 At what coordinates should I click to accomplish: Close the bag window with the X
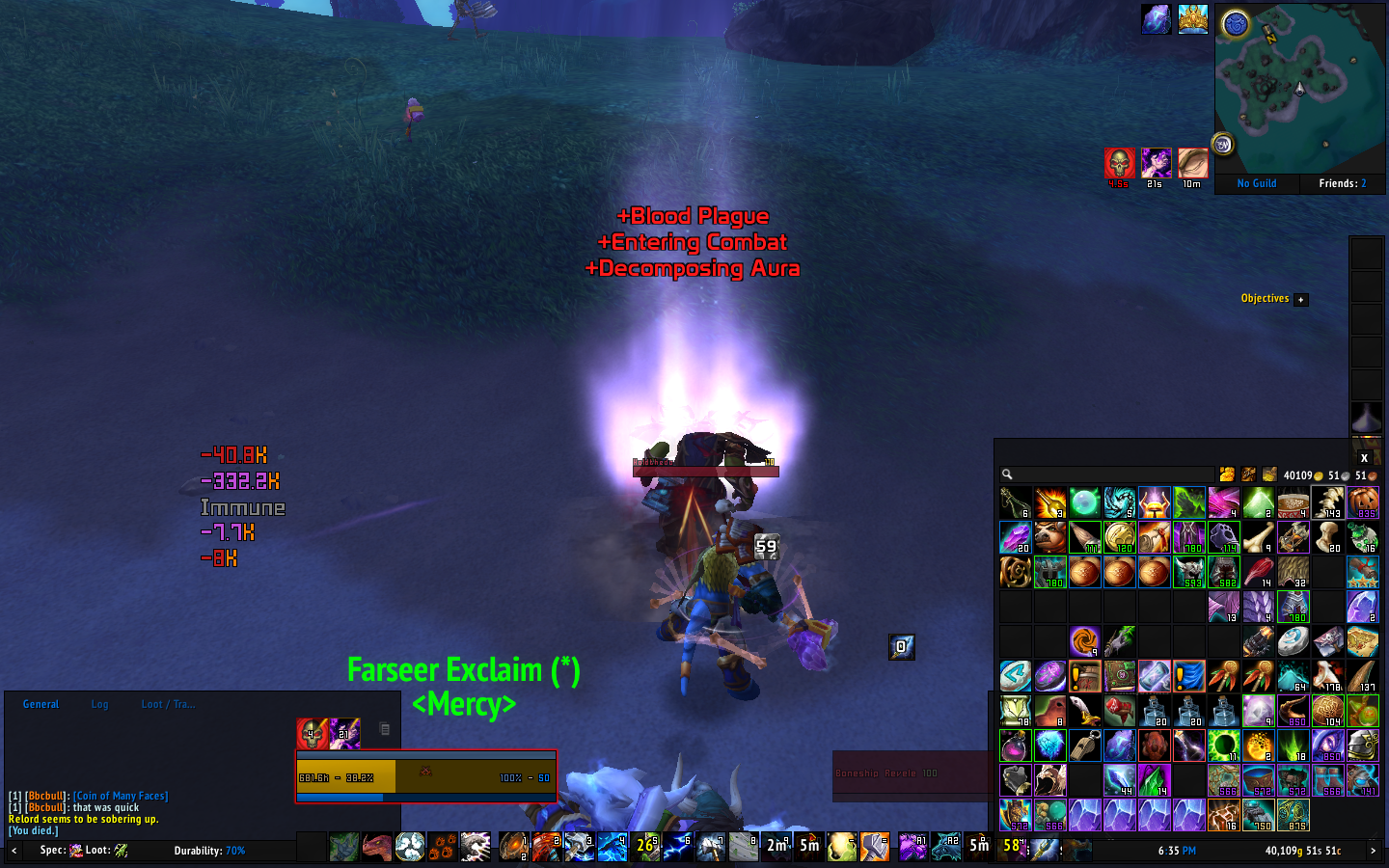(x=1364, y=458)
